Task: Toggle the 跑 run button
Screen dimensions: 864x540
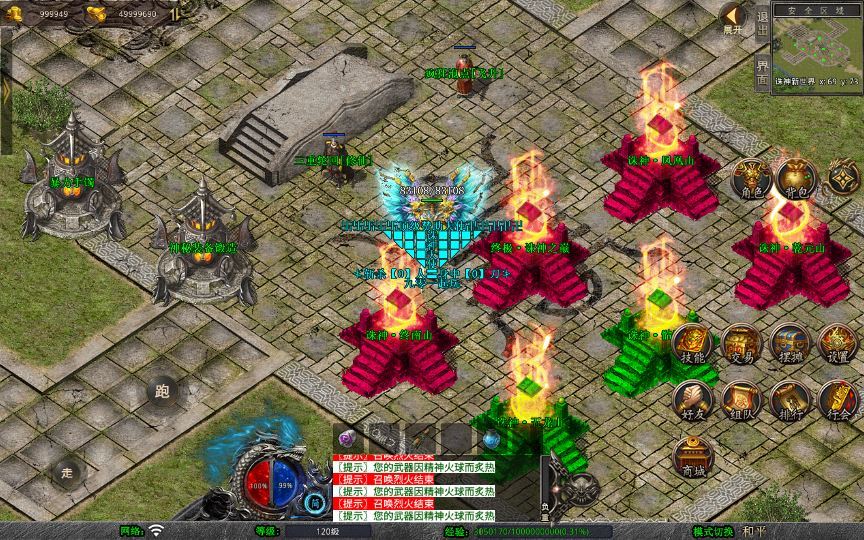Action: [162, 391]
